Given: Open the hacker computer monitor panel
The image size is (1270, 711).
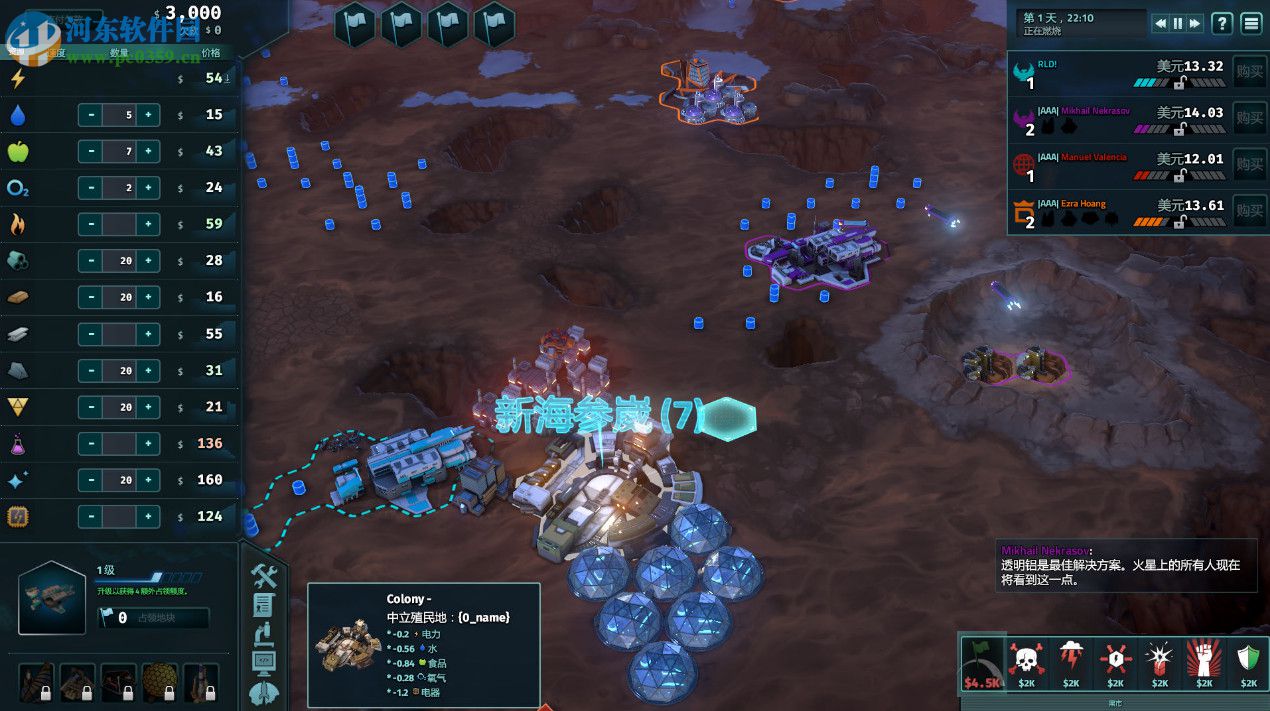Looking at the screenshot, I should tap(264, 661).
